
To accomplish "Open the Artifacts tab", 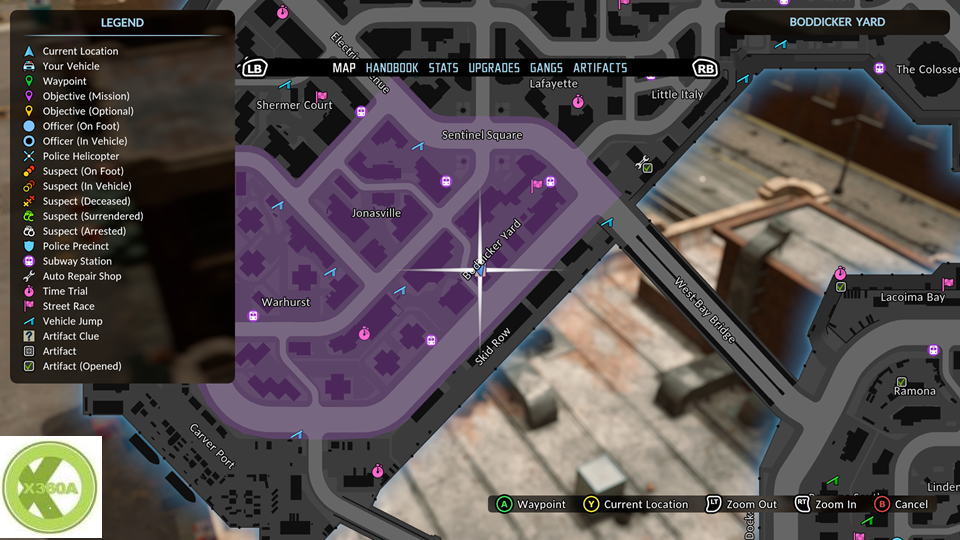I will [600, 68].
